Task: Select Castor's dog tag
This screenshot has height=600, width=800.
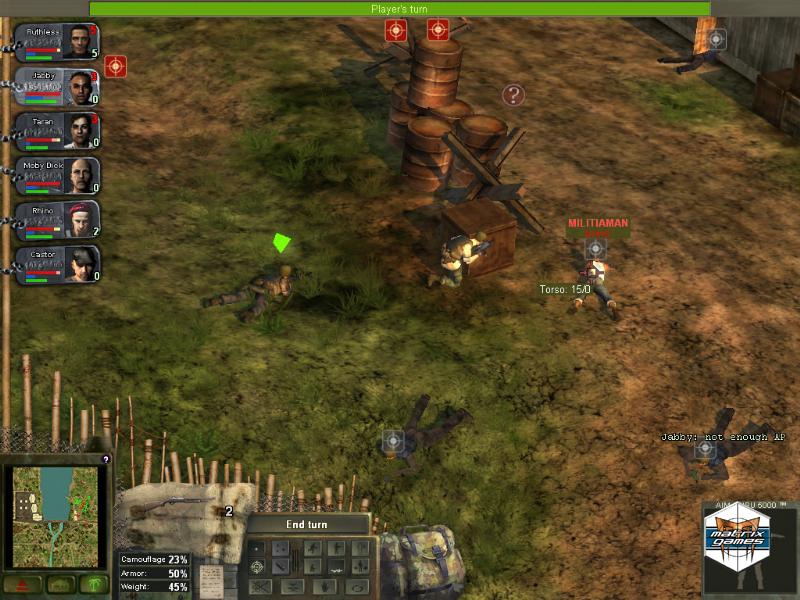Action: tap(60, 266)
